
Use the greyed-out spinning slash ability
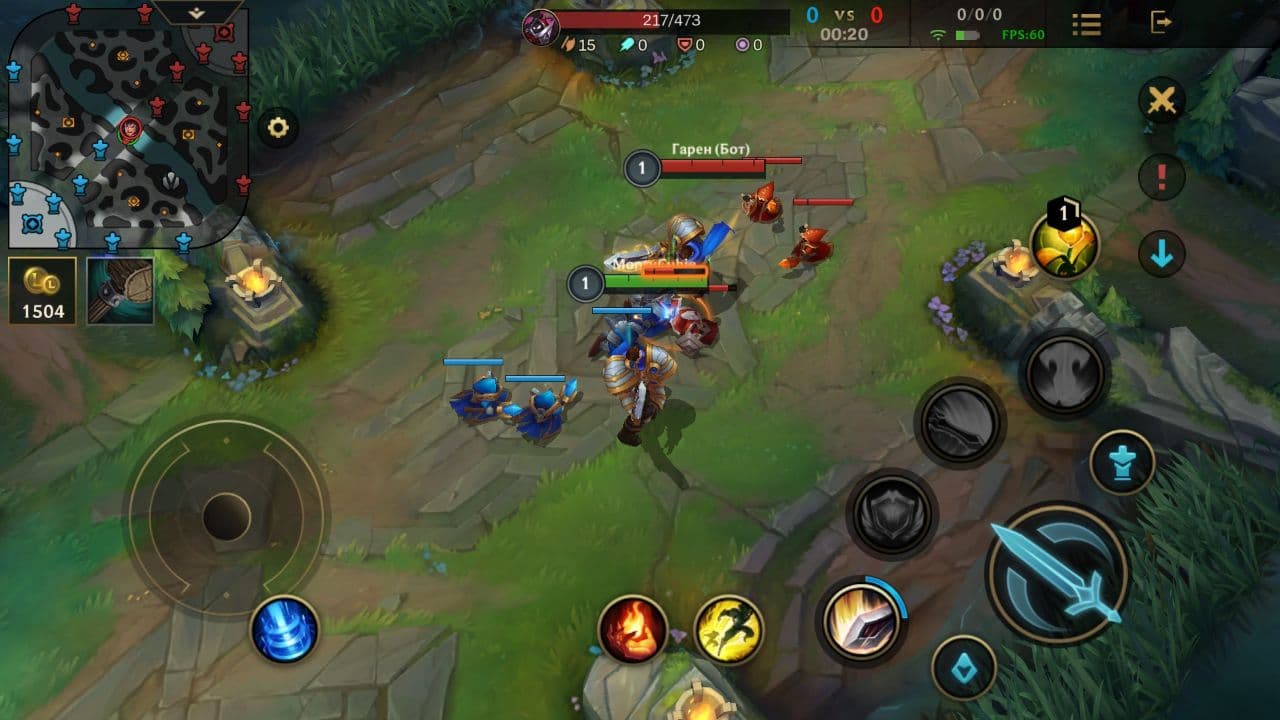click(x=960, y=423)
